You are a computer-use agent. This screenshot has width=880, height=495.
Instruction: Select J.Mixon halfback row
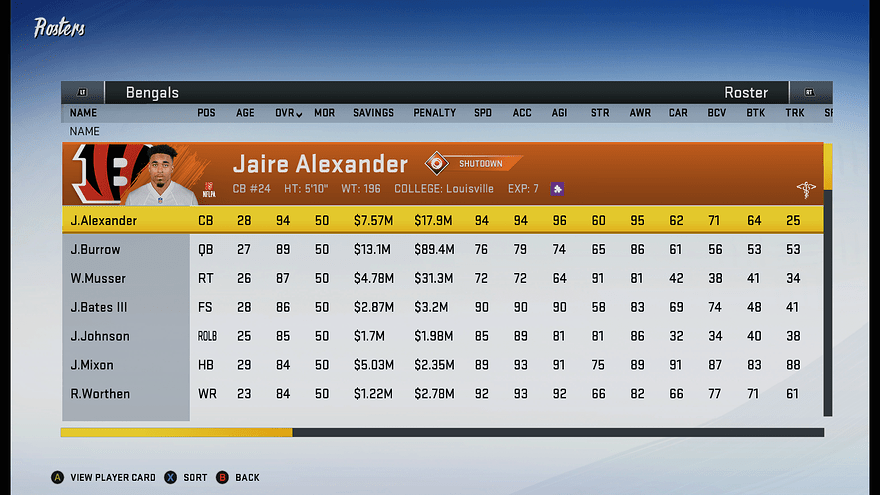pos(94,365)
